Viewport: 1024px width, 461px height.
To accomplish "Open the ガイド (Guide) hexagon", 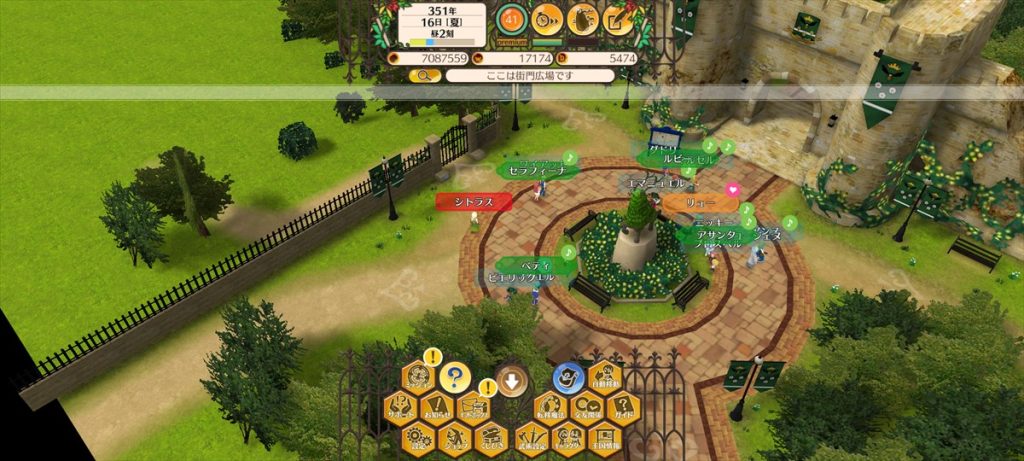I will [622, 407].
